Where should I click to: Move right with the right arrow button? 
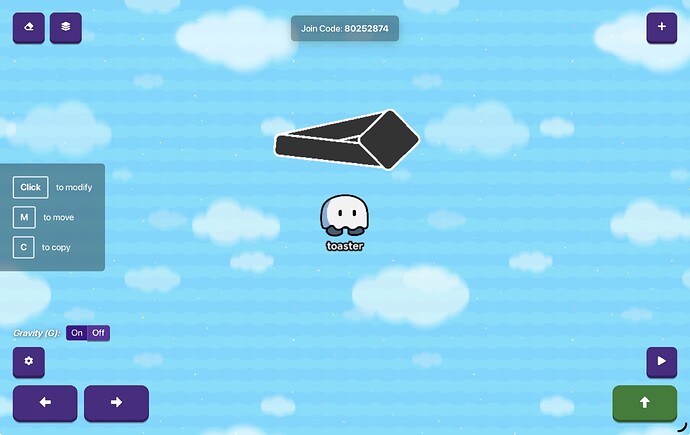[116, 403]
